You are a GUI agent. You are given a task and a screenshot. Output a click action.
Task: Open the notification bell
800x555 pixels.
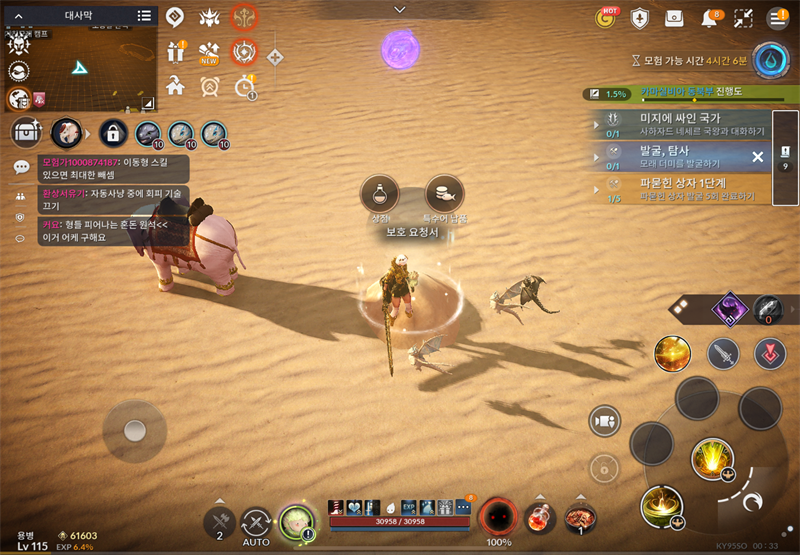point(710,18)
